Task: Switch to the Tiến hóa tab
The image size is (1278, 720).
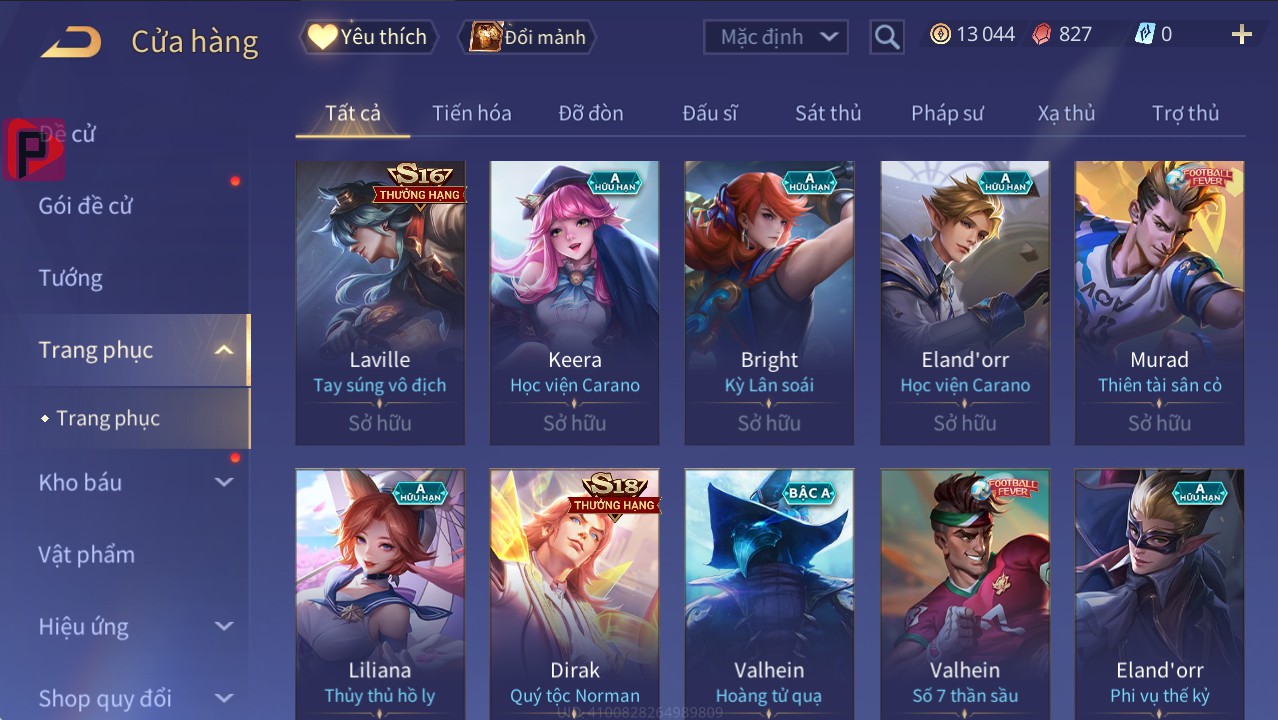Action: coord(471,113)
